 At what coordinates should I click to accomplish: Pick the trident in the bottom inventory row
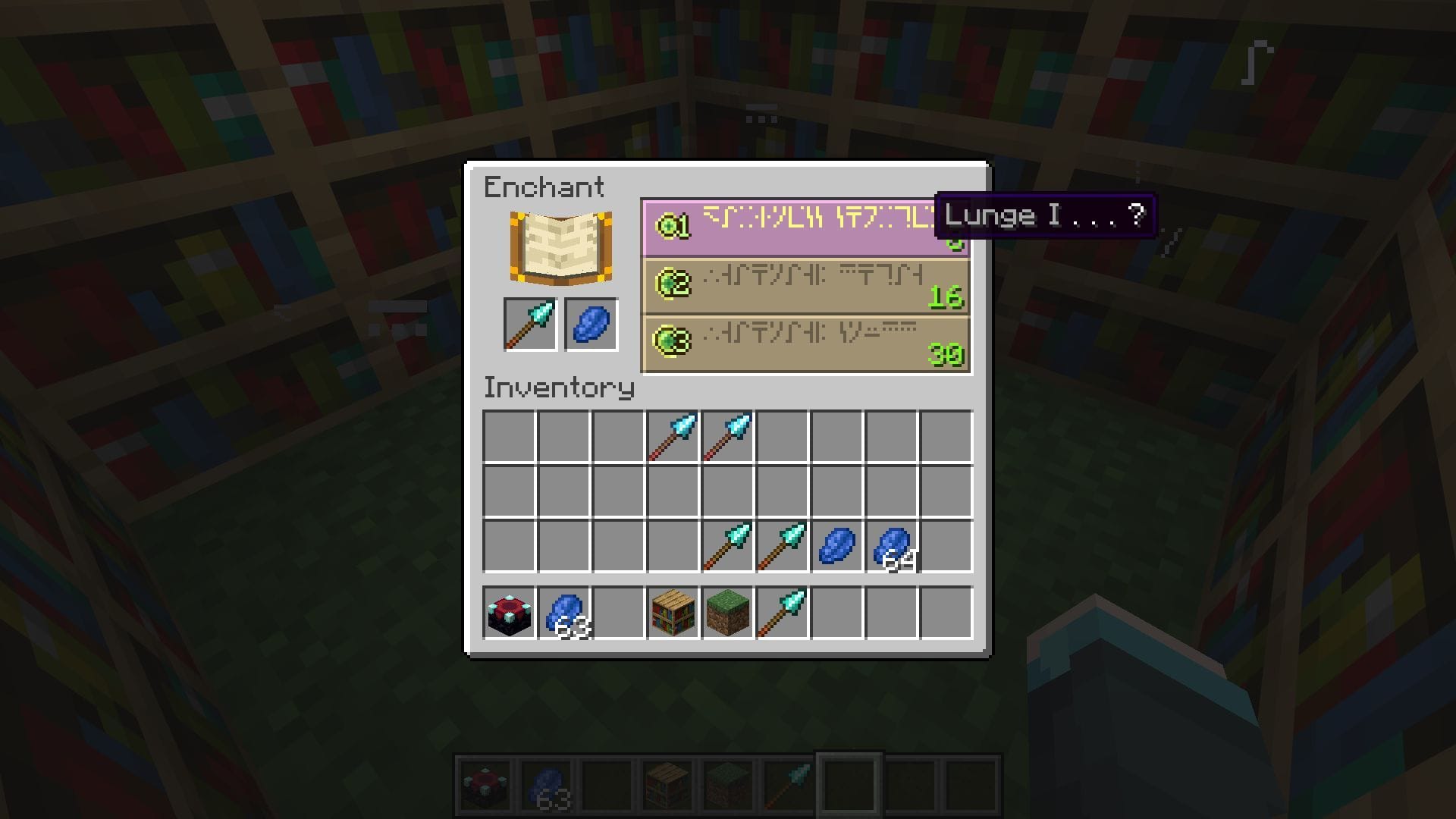click(x=781, y=613)
